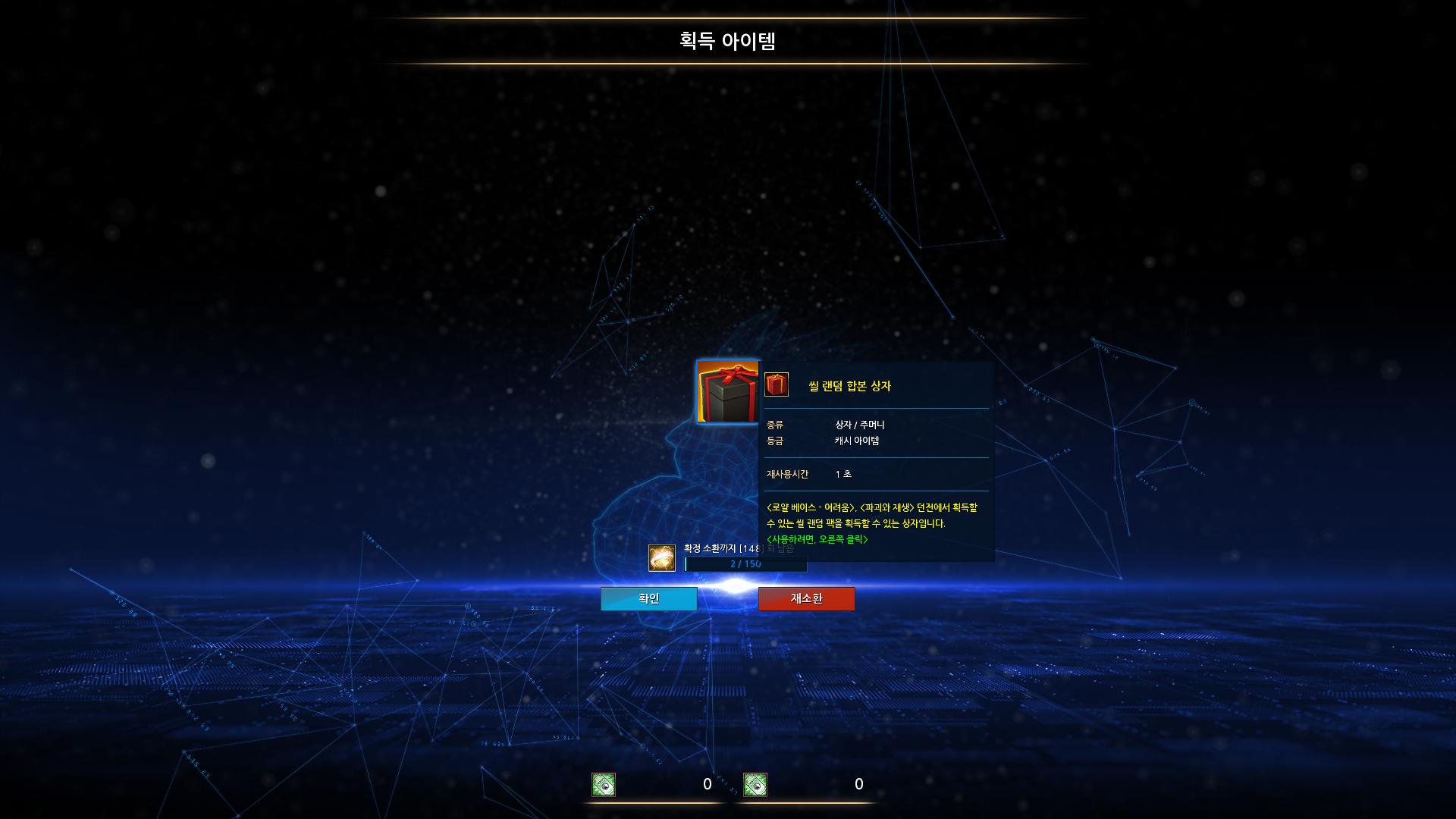The image size is (1456, 819).
Task: Confirm with the blue 확인 button
Action: [648, 598]
